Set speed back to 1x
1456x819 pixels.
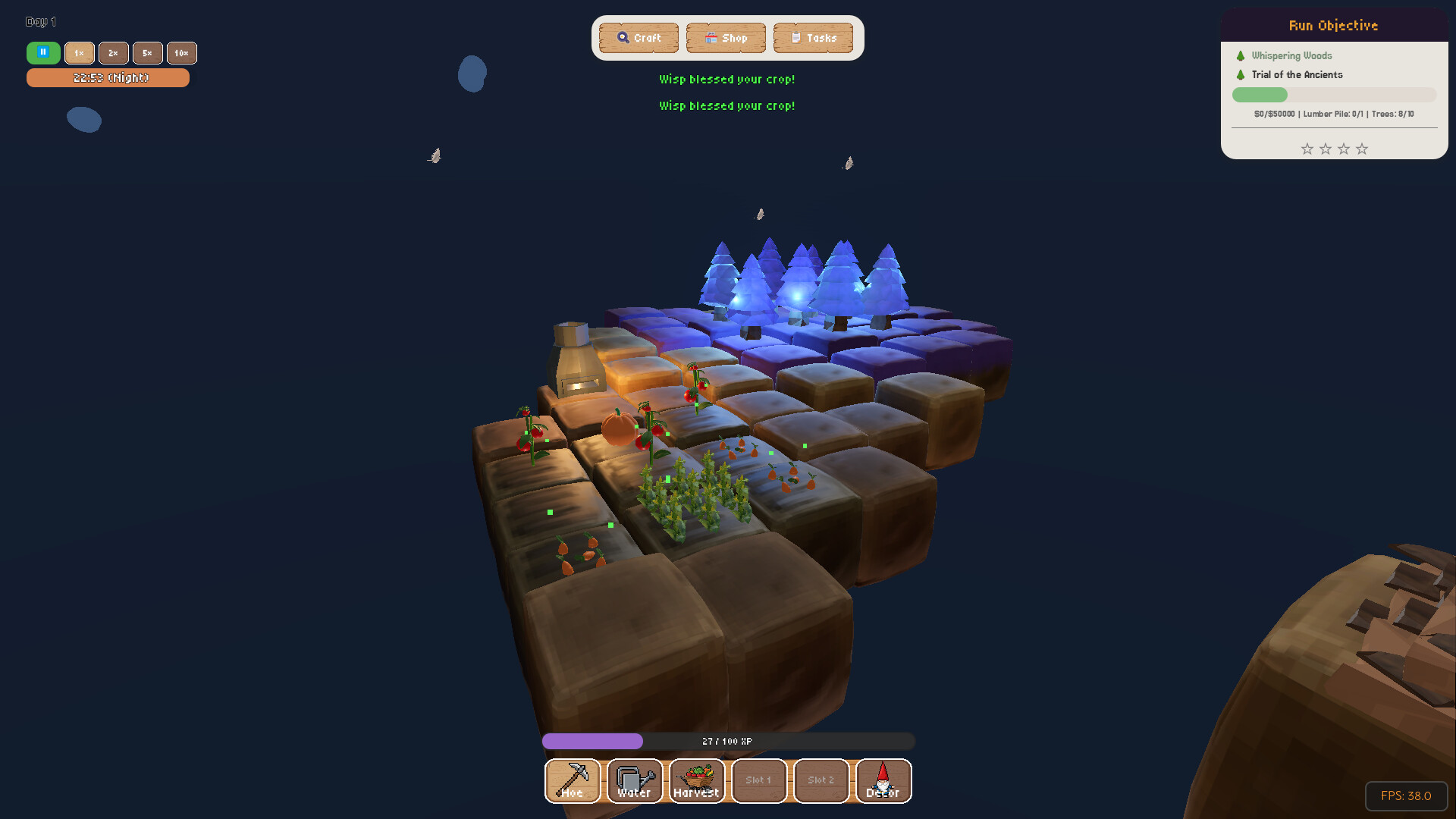pos(79,53)
